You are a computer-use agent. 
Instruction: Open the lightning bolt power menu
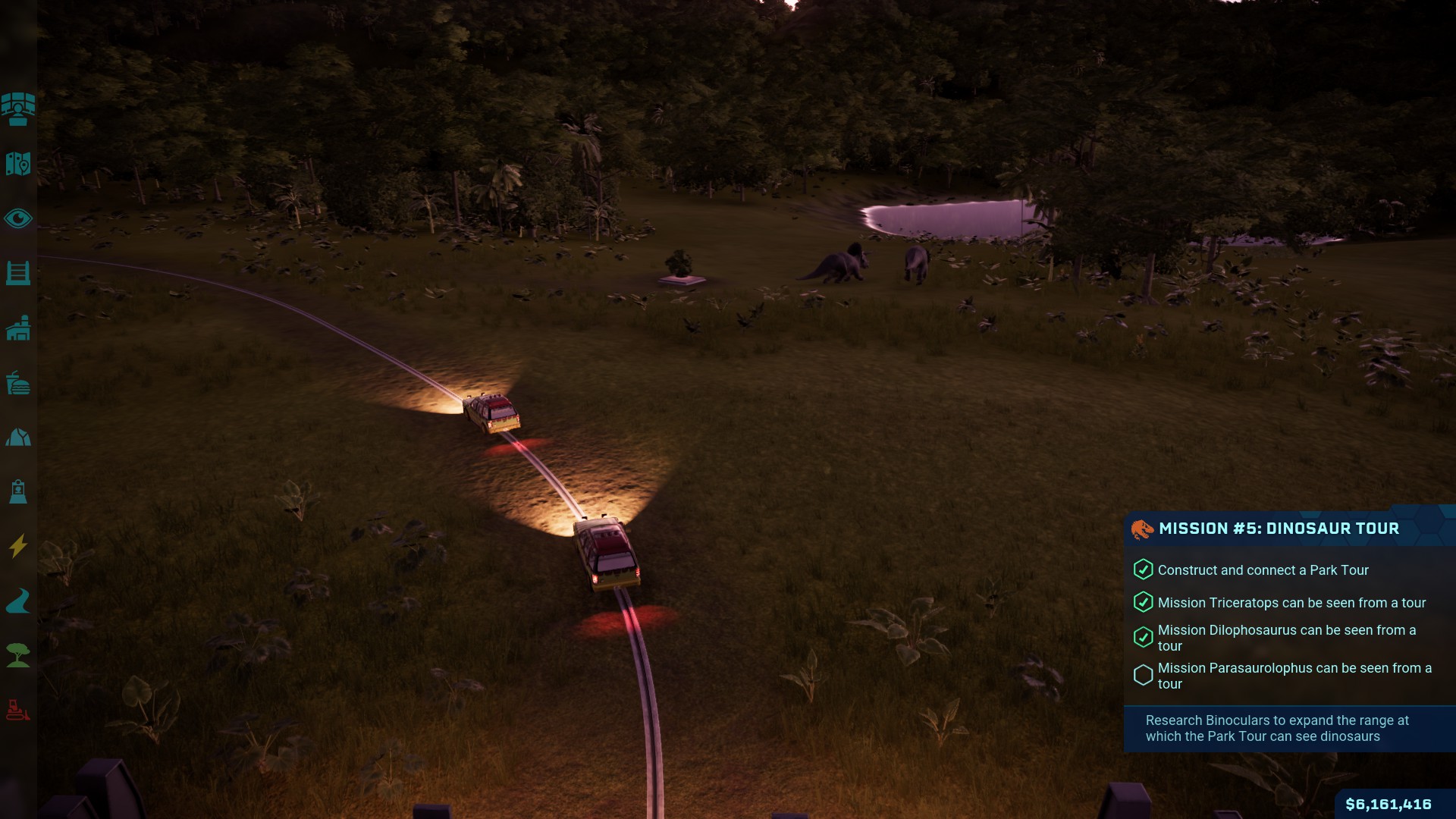click(18, 546)
